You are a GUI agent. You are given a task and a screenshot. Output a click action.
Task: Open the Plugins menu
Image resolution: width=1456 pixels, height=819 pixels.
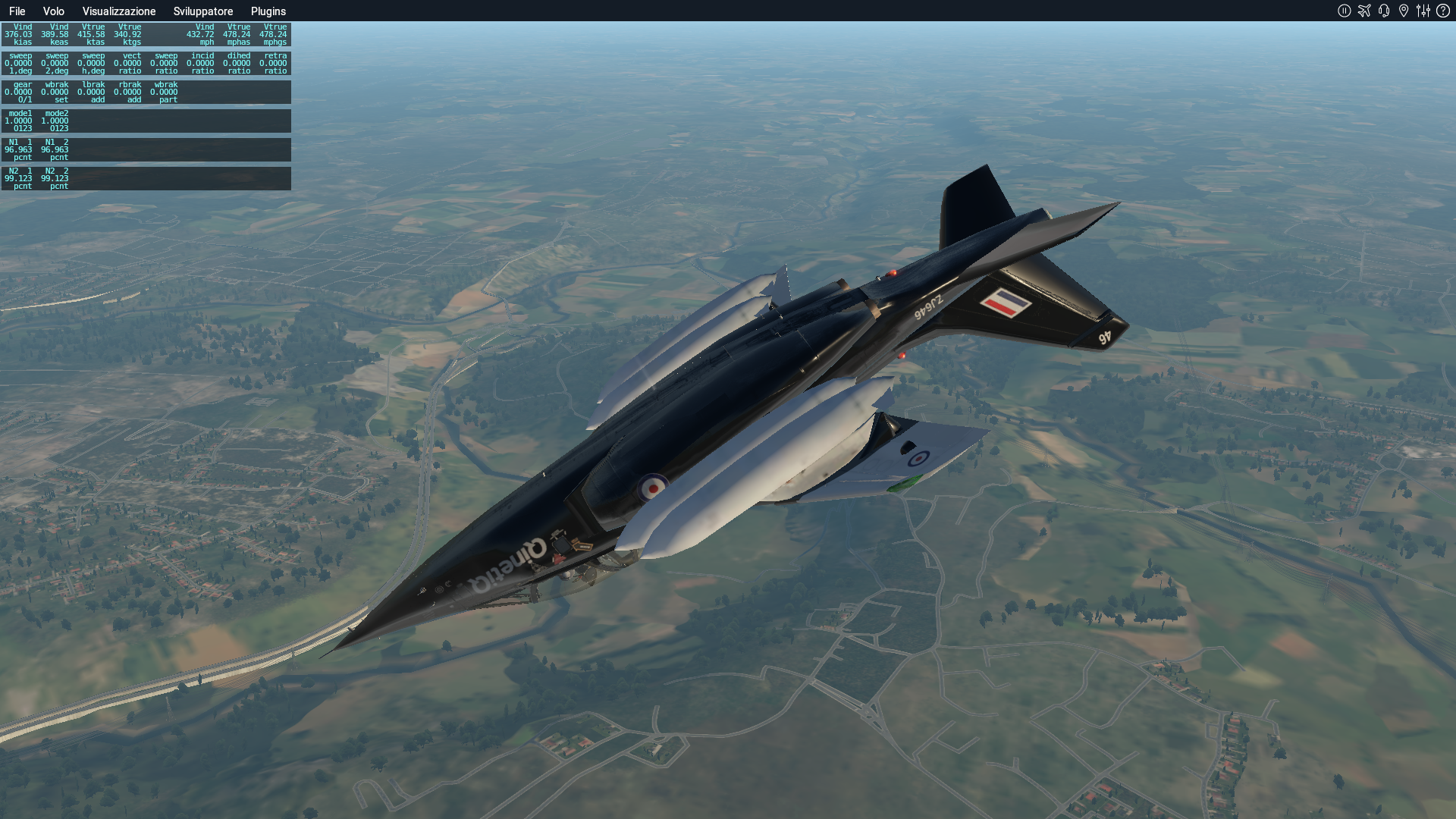pyautogui.click(x=268, y=11)
